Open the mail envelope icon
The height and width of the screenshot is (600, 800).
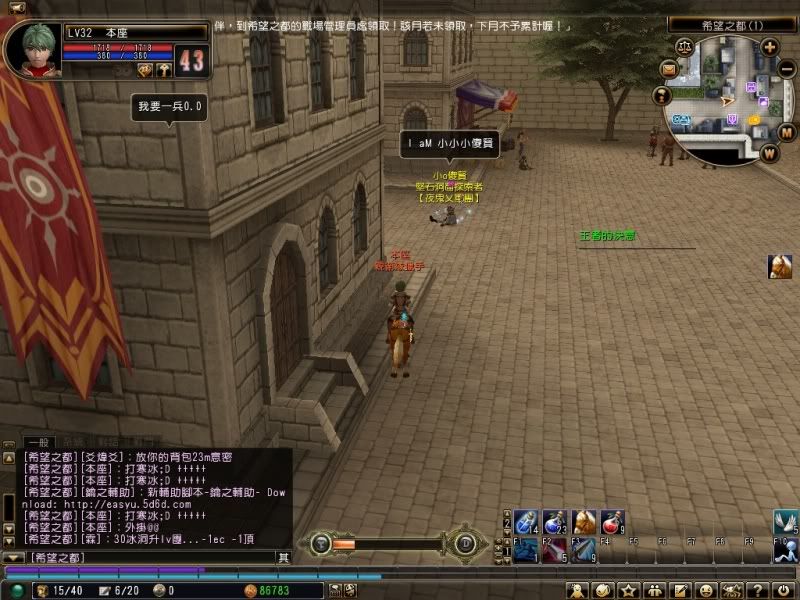pos(667,68)
